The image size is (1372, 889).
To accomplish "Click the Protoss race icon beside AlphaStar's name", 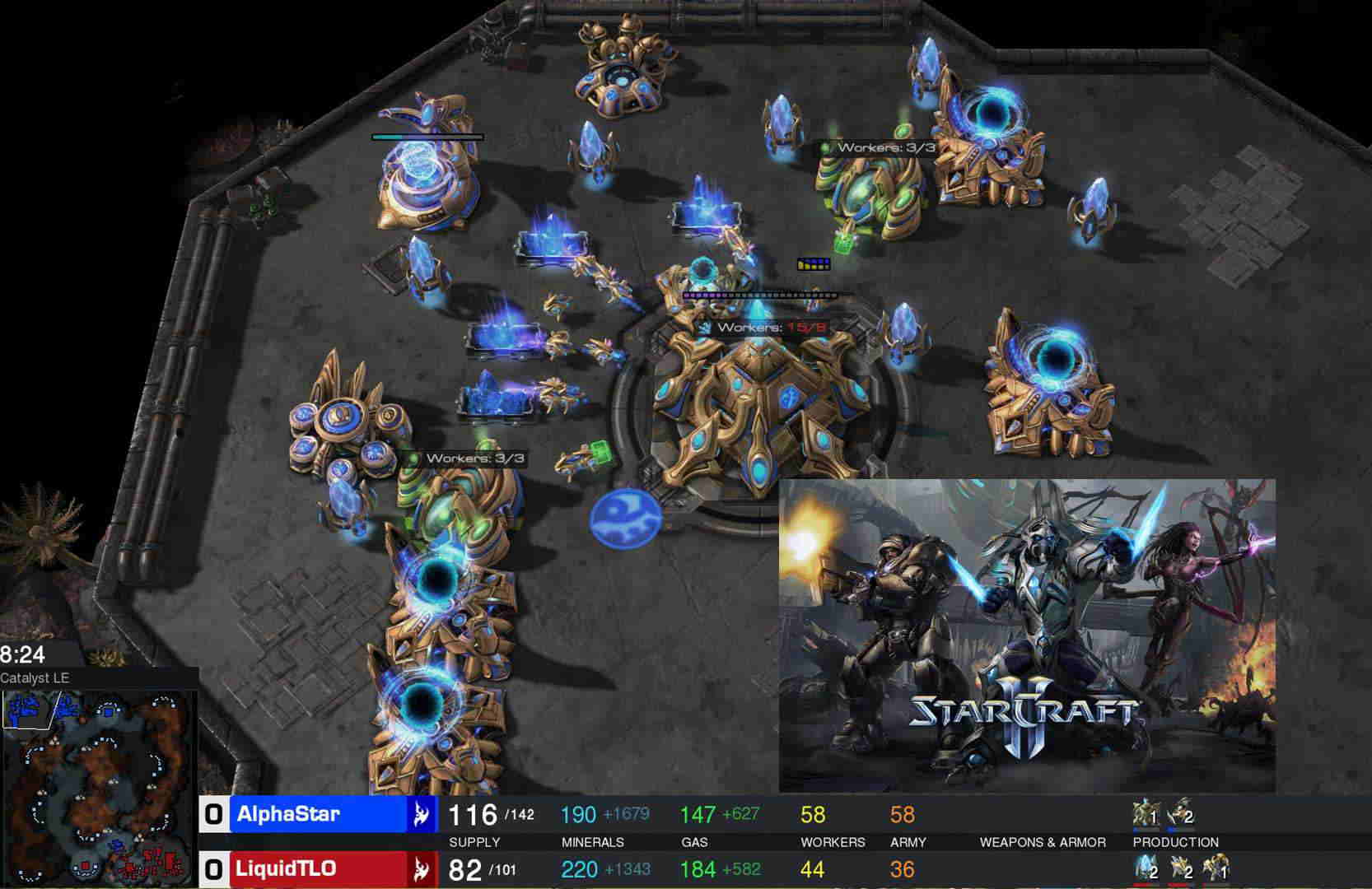I will tap(421, 815).
